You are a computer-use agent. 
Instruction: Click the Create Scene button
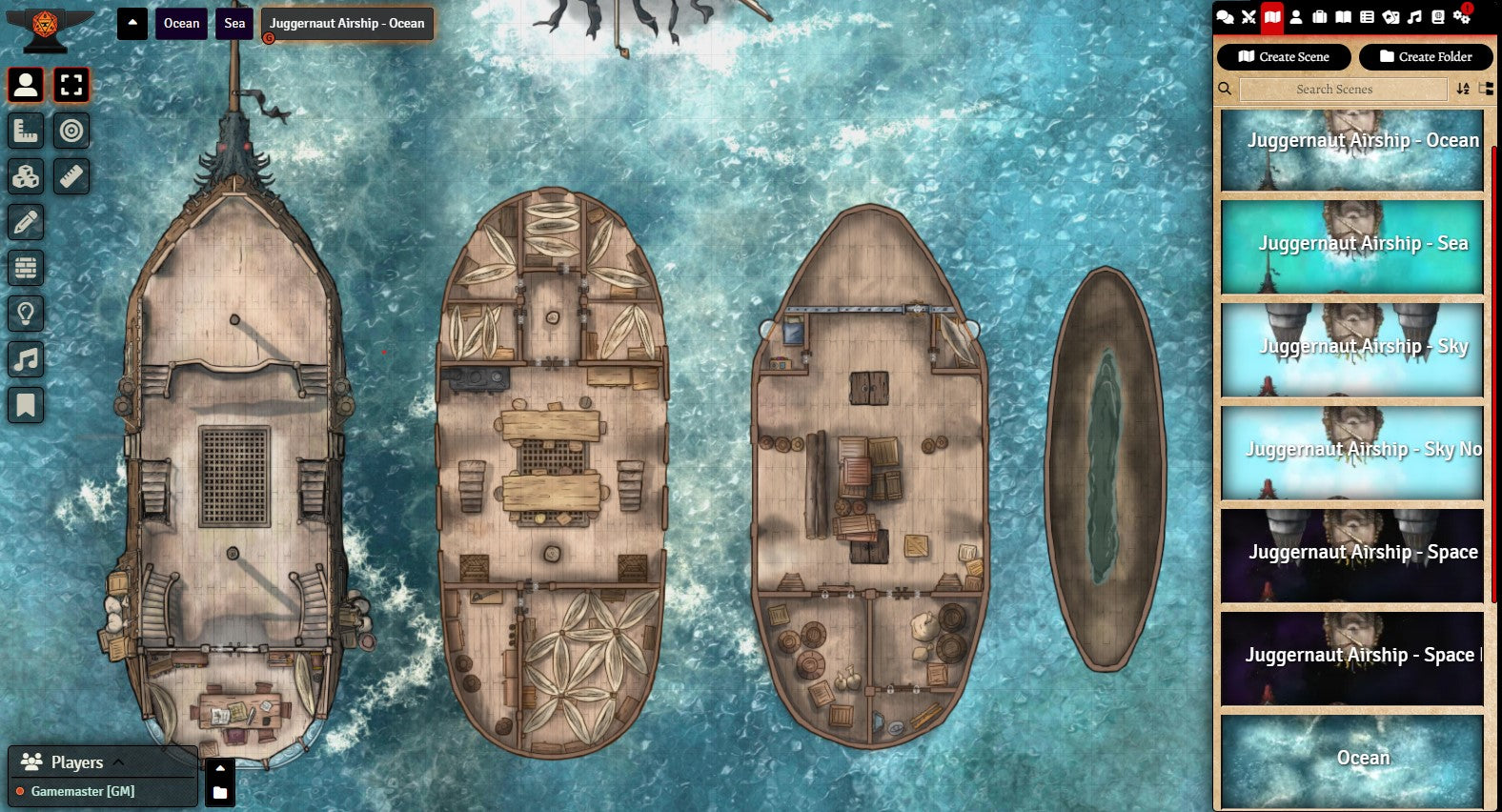(x=1283, y=57)
